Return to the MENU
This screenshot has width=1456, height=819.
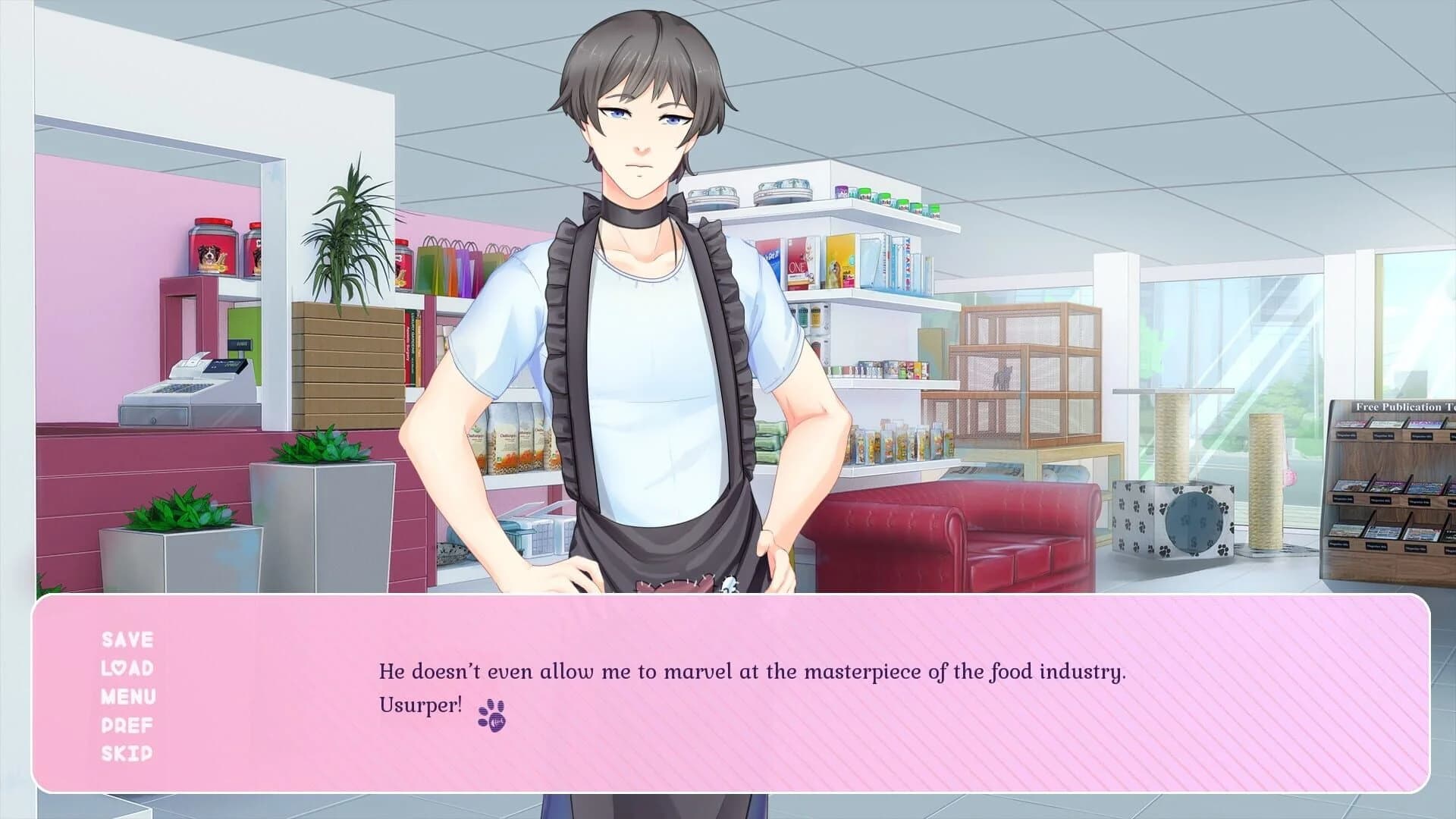(x=127, y=697)
